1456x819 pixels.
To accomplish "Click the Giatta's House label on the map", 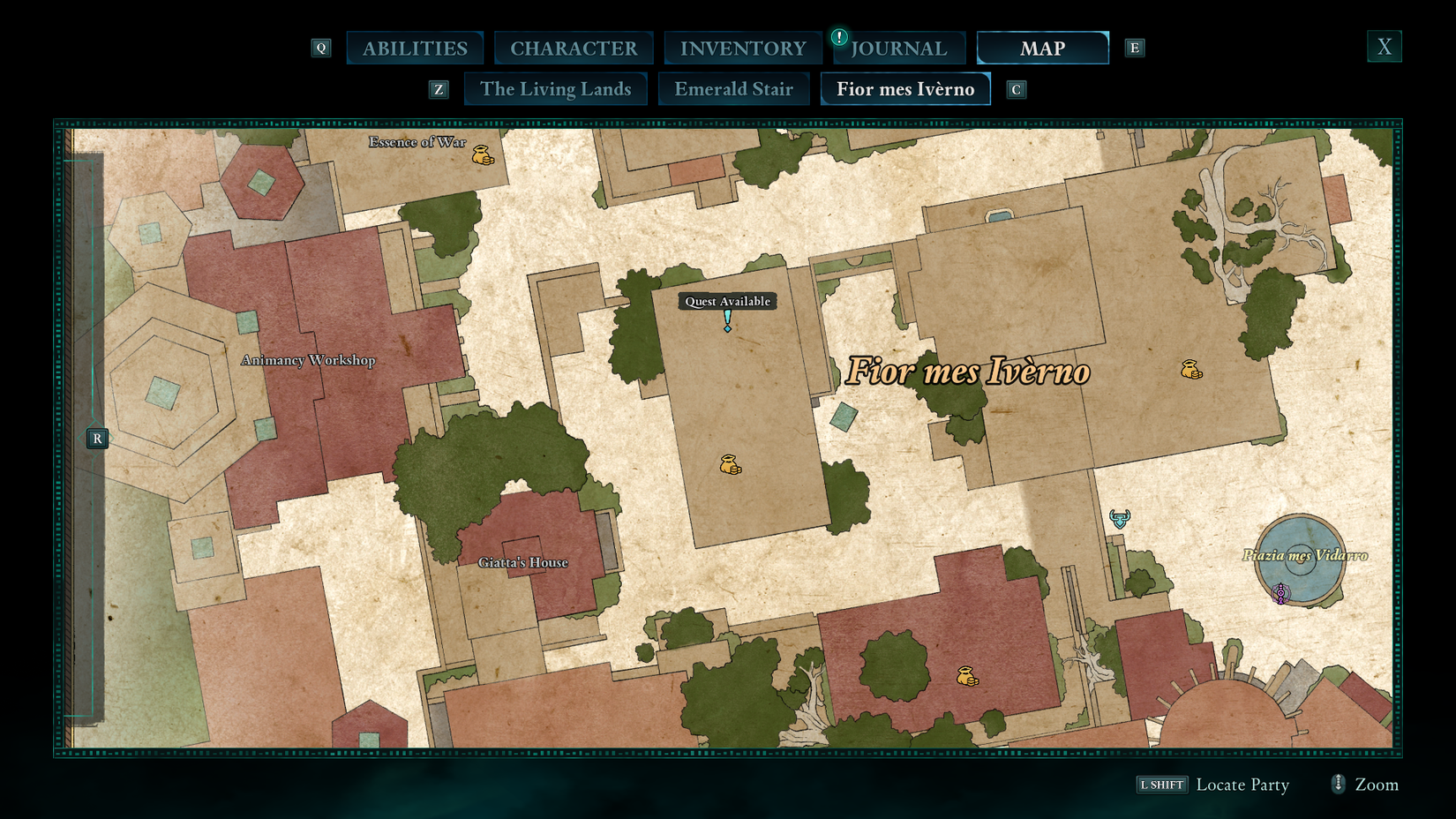I will pyautogui.click(x=524, y=561).
